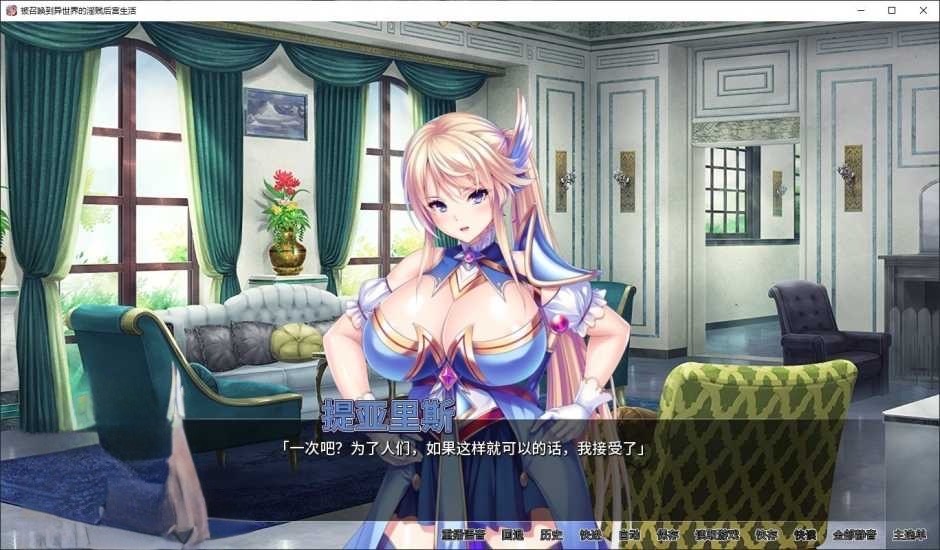Viewport: 940px width, 550px height.
Task: Toggle 自动 auto-play mode
Action: click(629, 535)
